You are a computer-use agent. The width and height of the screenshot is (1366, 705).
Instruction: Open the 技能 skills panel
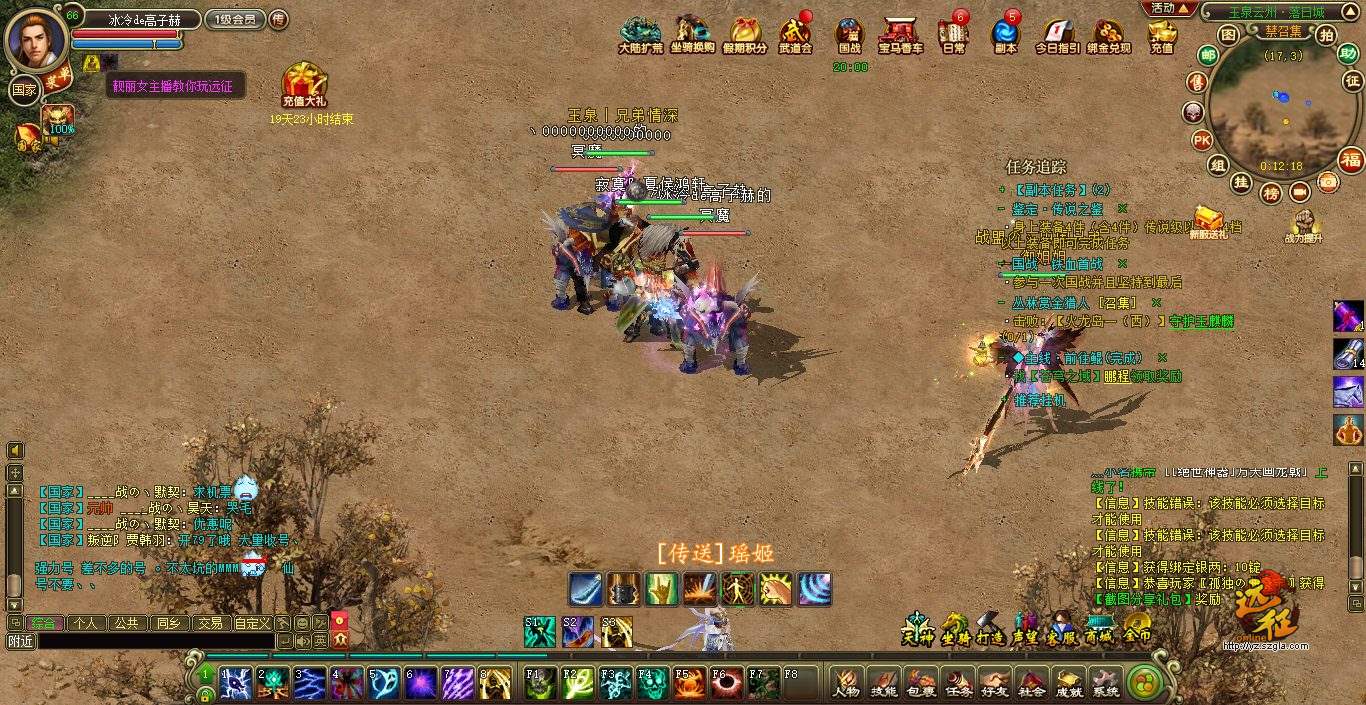click(x=883, y=682)
